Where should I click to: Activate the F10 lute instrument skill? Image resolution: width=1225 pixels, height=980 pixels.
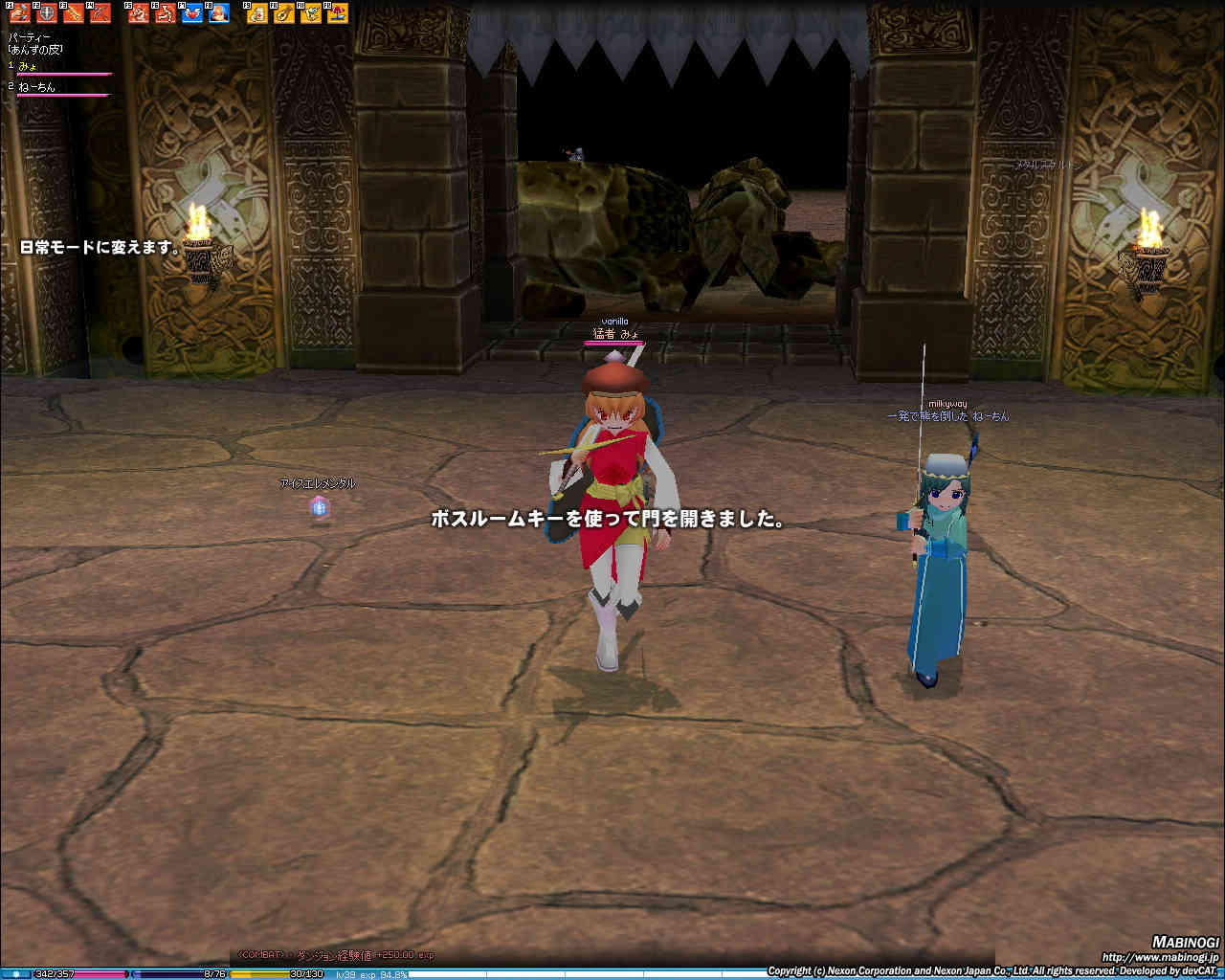pos(284,13)
